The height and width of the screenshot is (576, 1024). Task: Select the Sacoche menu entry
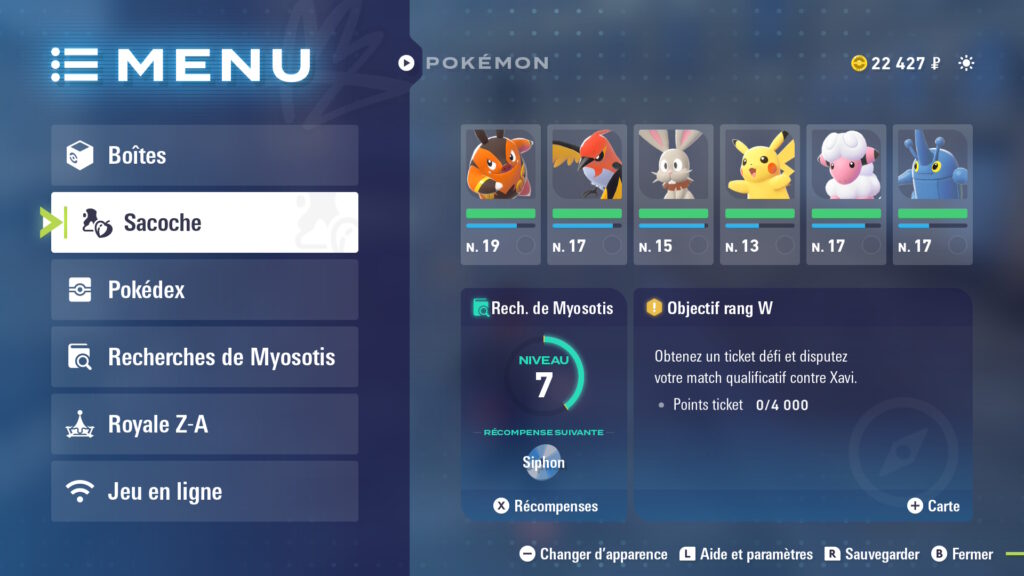(x=204, y=222)
